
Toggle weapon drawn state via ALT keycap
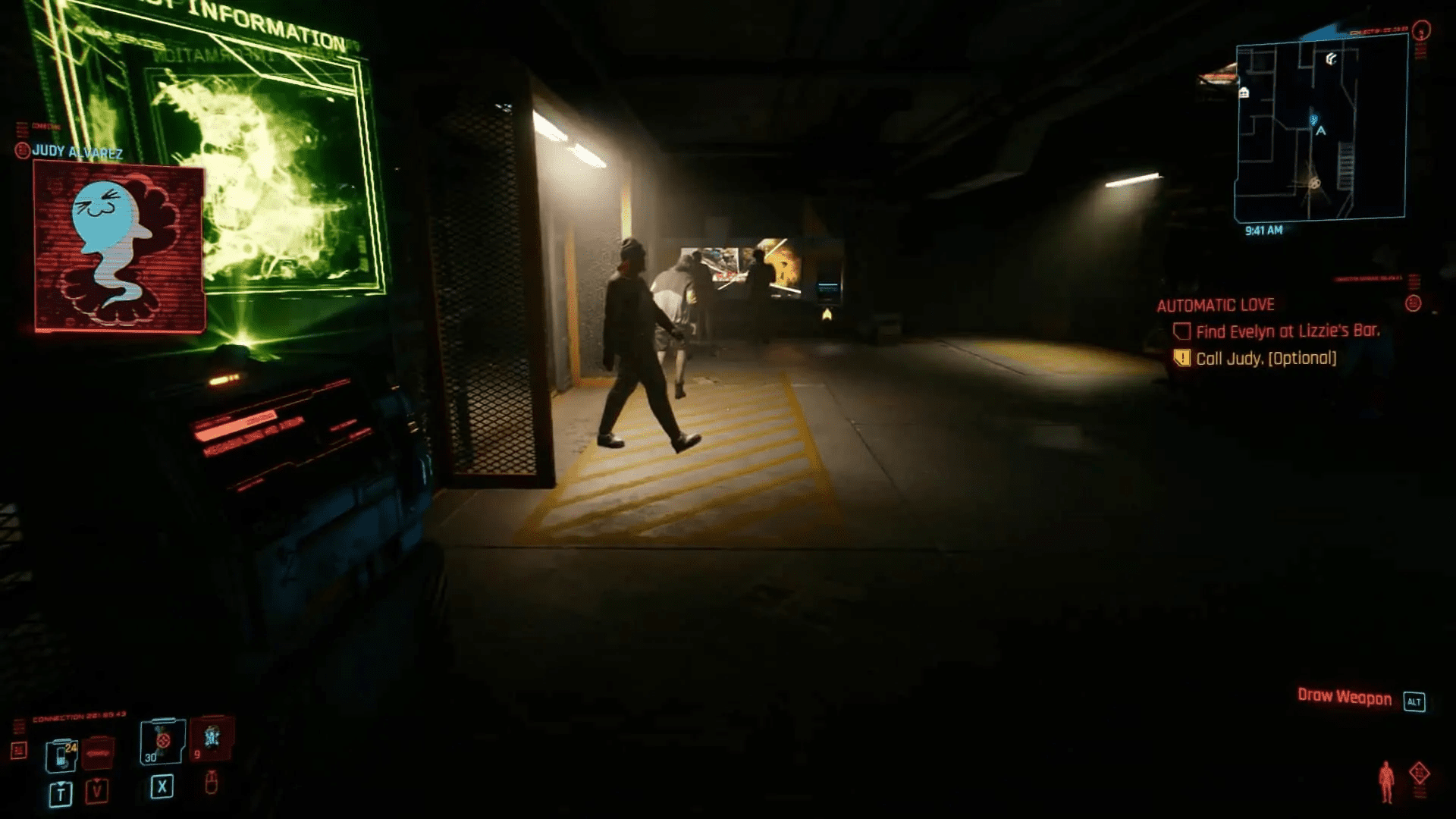[1413, 701]
